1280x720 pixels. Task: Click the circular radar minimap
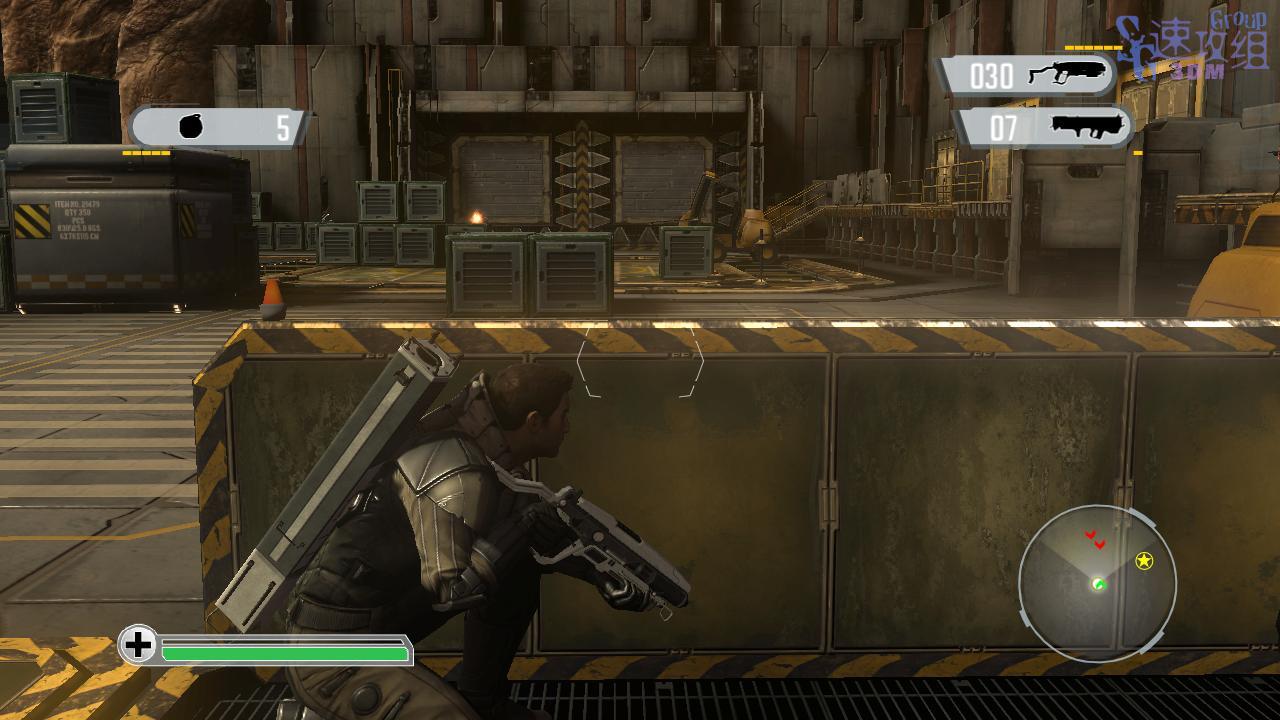coord(1097,583)
